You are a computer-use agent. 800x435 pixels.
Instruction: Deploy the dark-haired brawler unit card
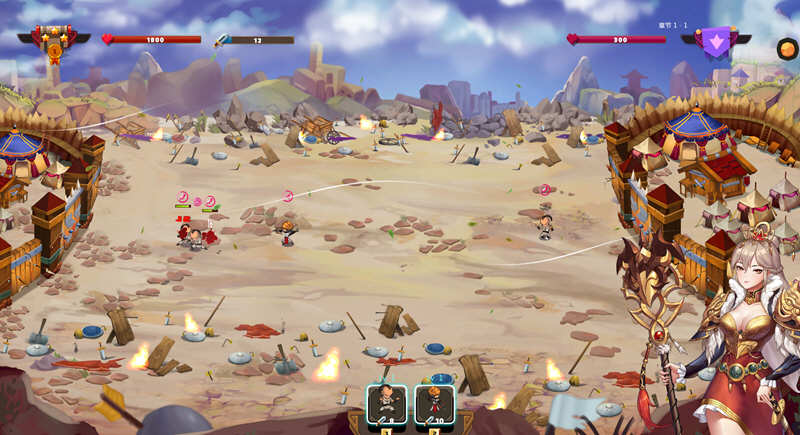pos(386,405)
